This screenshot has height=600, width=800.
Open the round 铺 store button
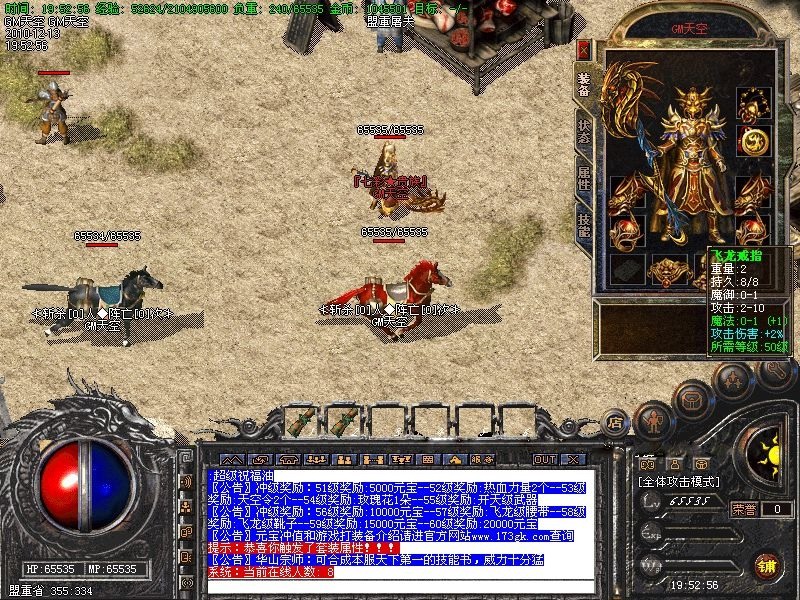pyautogui.click(x=768, y=565)
